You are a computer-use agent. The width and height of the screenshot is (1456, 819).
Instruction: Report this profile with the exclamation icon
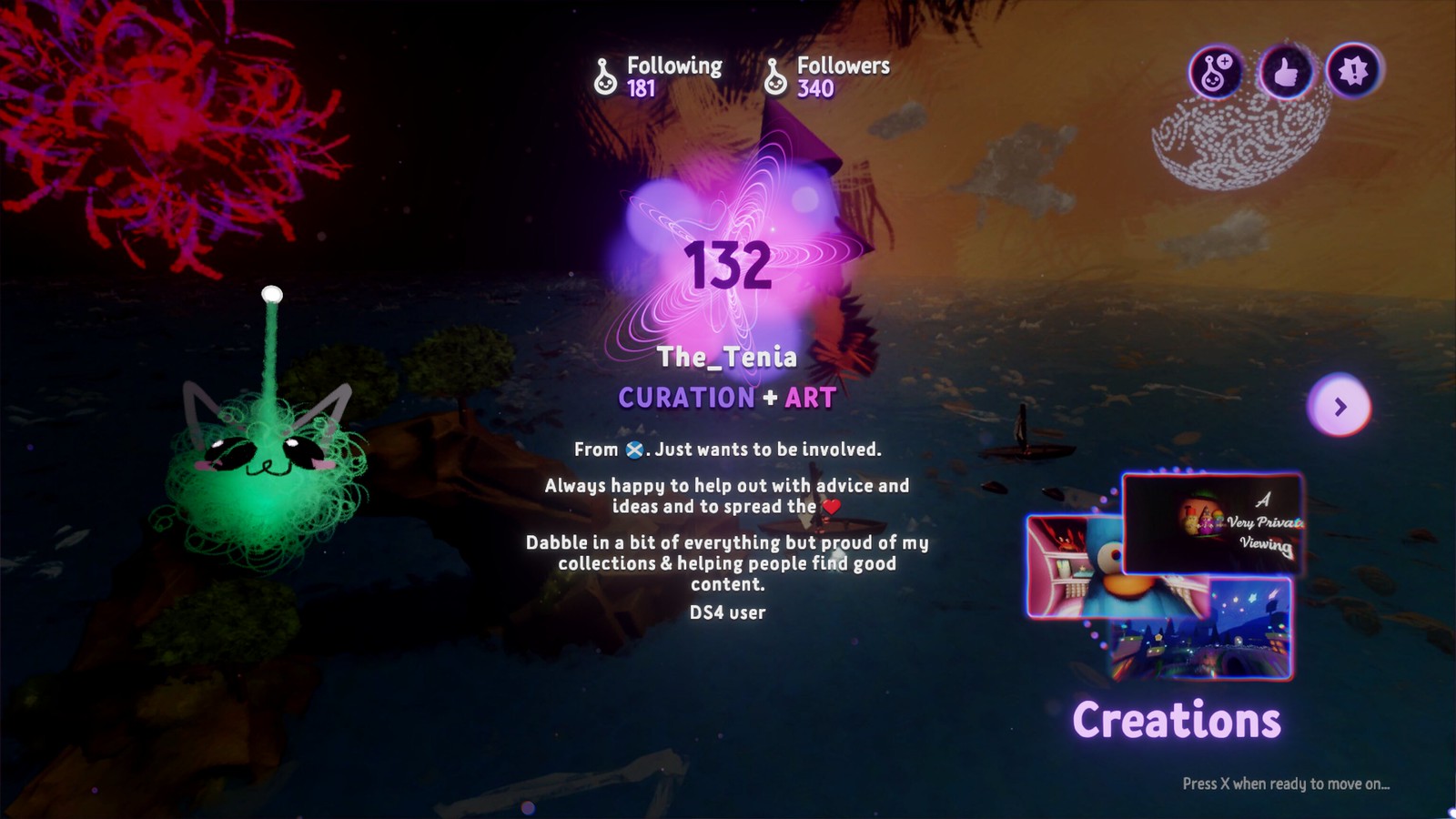tap(1353, 71)
